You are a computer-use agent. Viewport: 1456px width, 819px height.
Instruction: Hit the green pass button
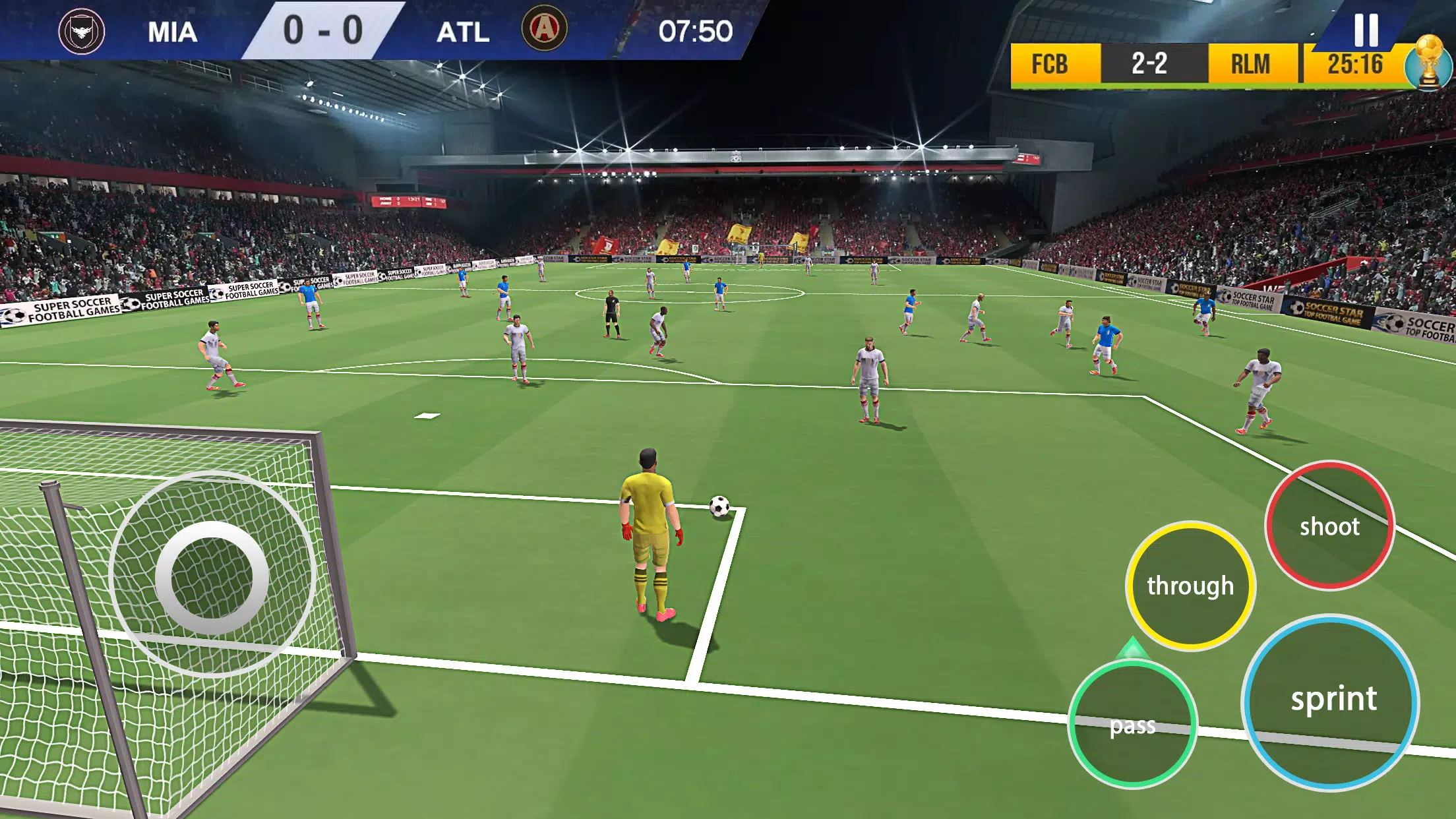pyautogui.click(x=1132, y=724)
